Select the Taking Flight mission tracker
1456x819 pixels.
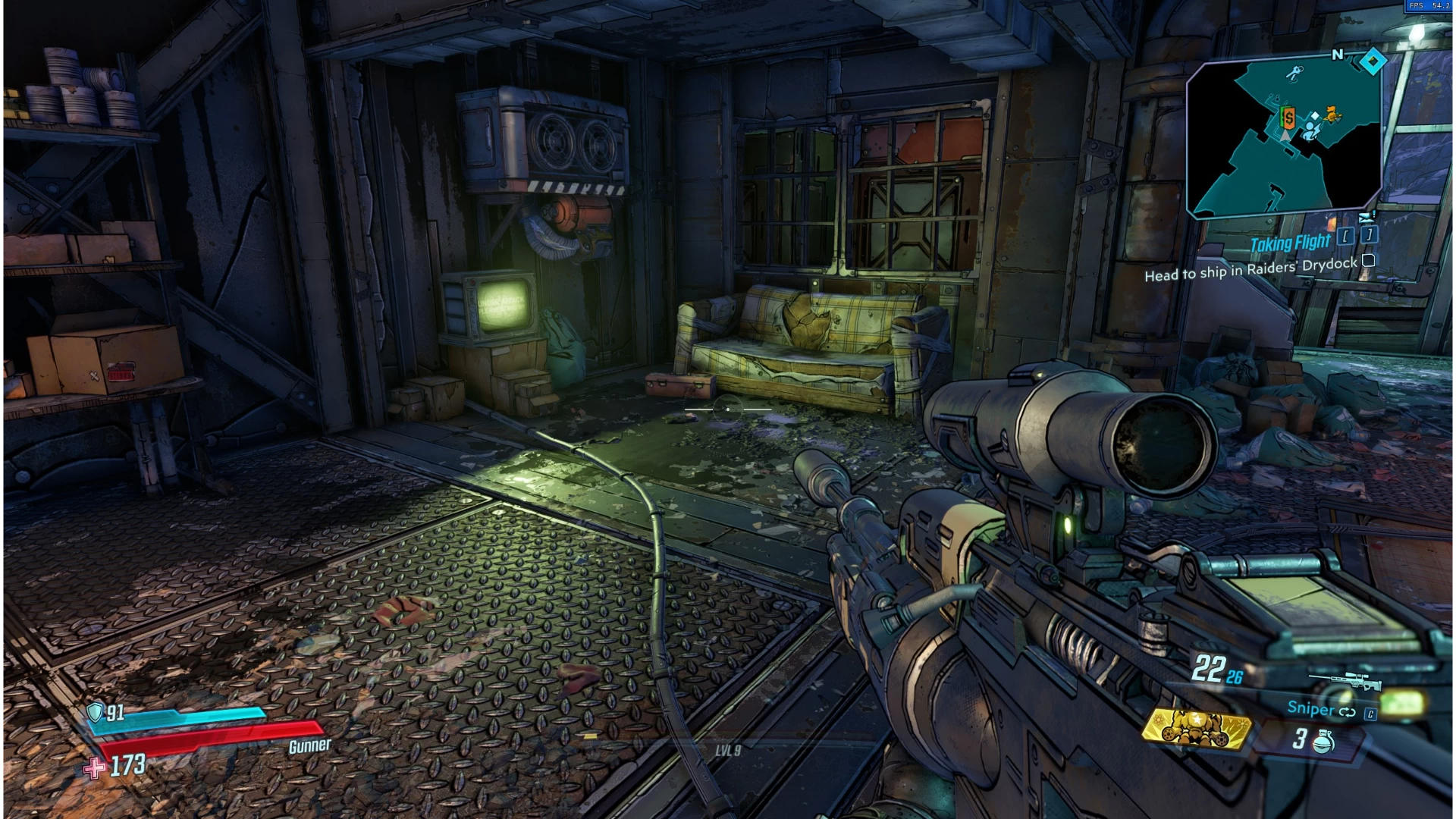coord(1290,243)
